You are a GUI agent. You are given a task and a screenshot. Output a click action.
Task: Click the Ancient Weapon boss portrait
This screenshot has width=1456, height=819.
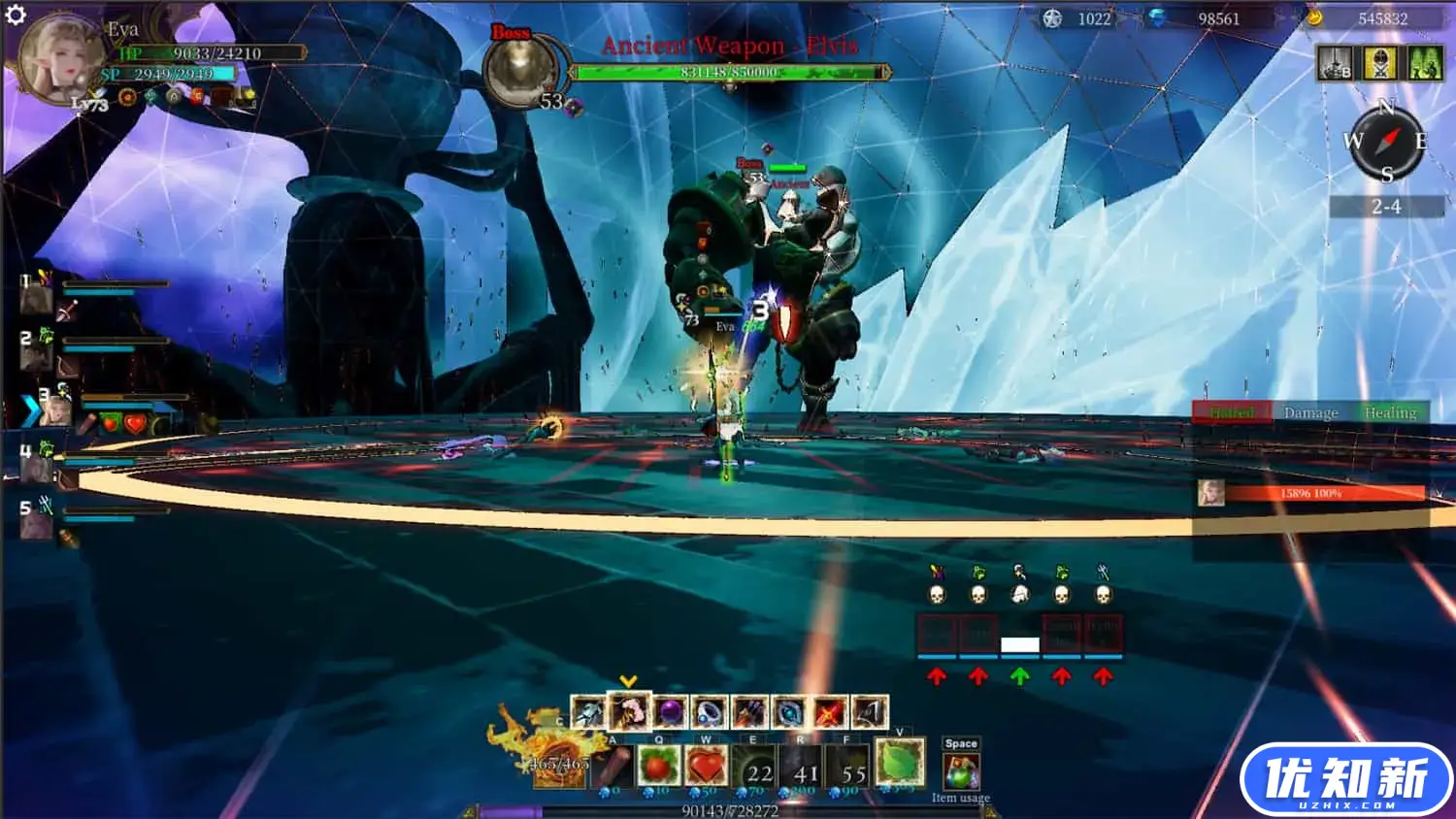(x=520, y=73)
